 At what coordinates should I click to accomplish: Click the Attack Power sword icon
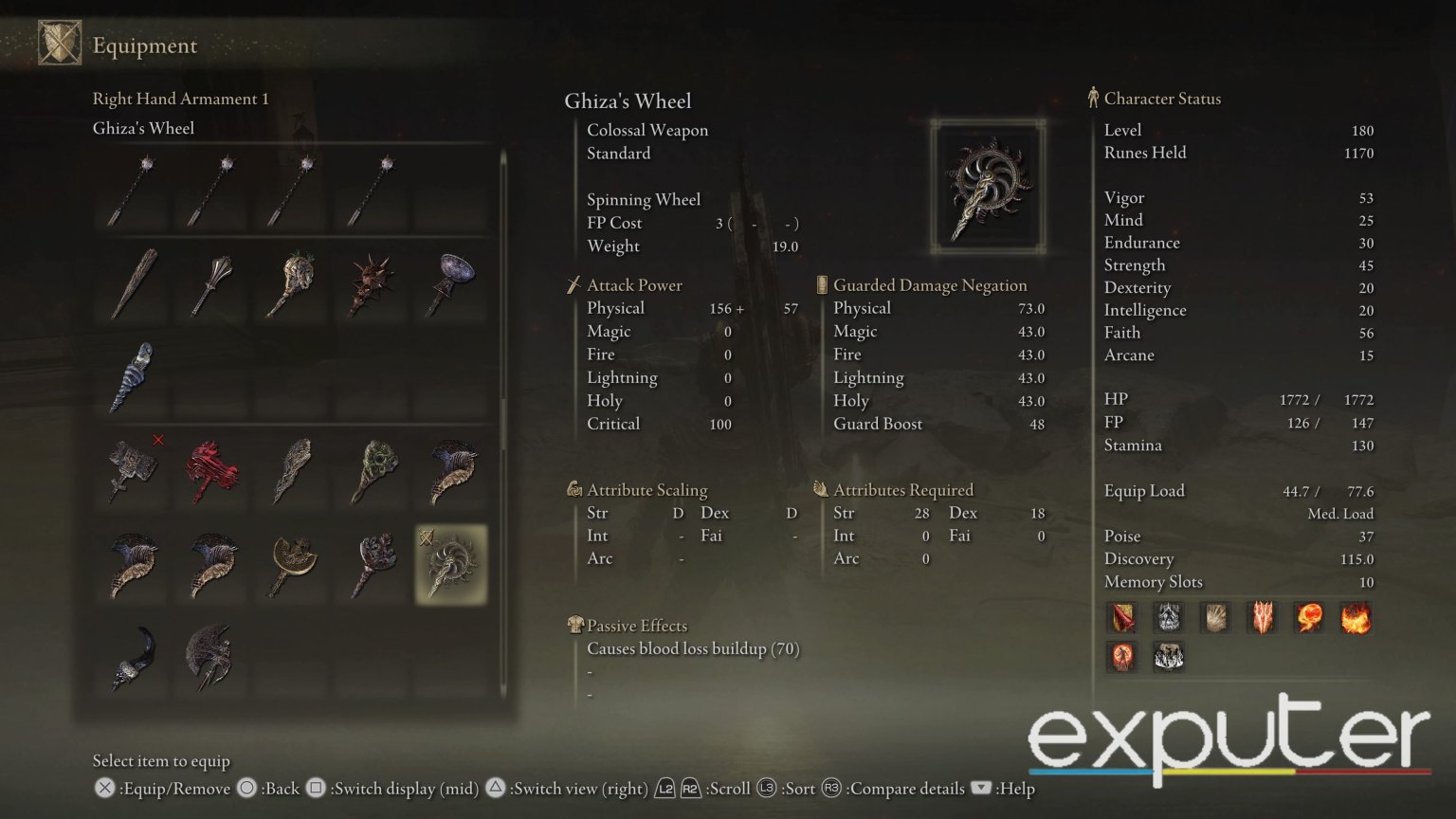pos(574,284)
